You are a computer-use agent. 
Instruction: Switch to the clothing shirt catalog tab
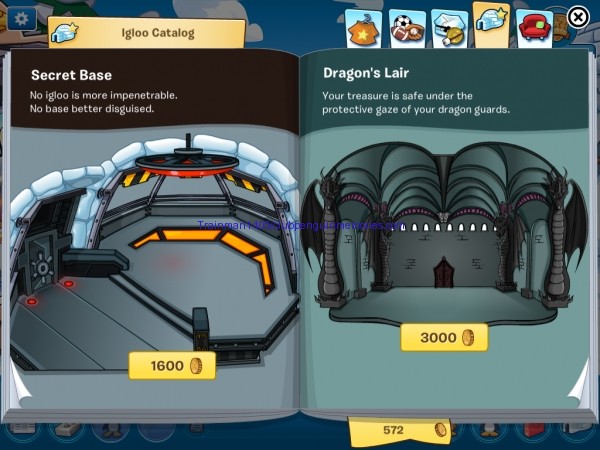pyautogui.click(x=362, y=27)
